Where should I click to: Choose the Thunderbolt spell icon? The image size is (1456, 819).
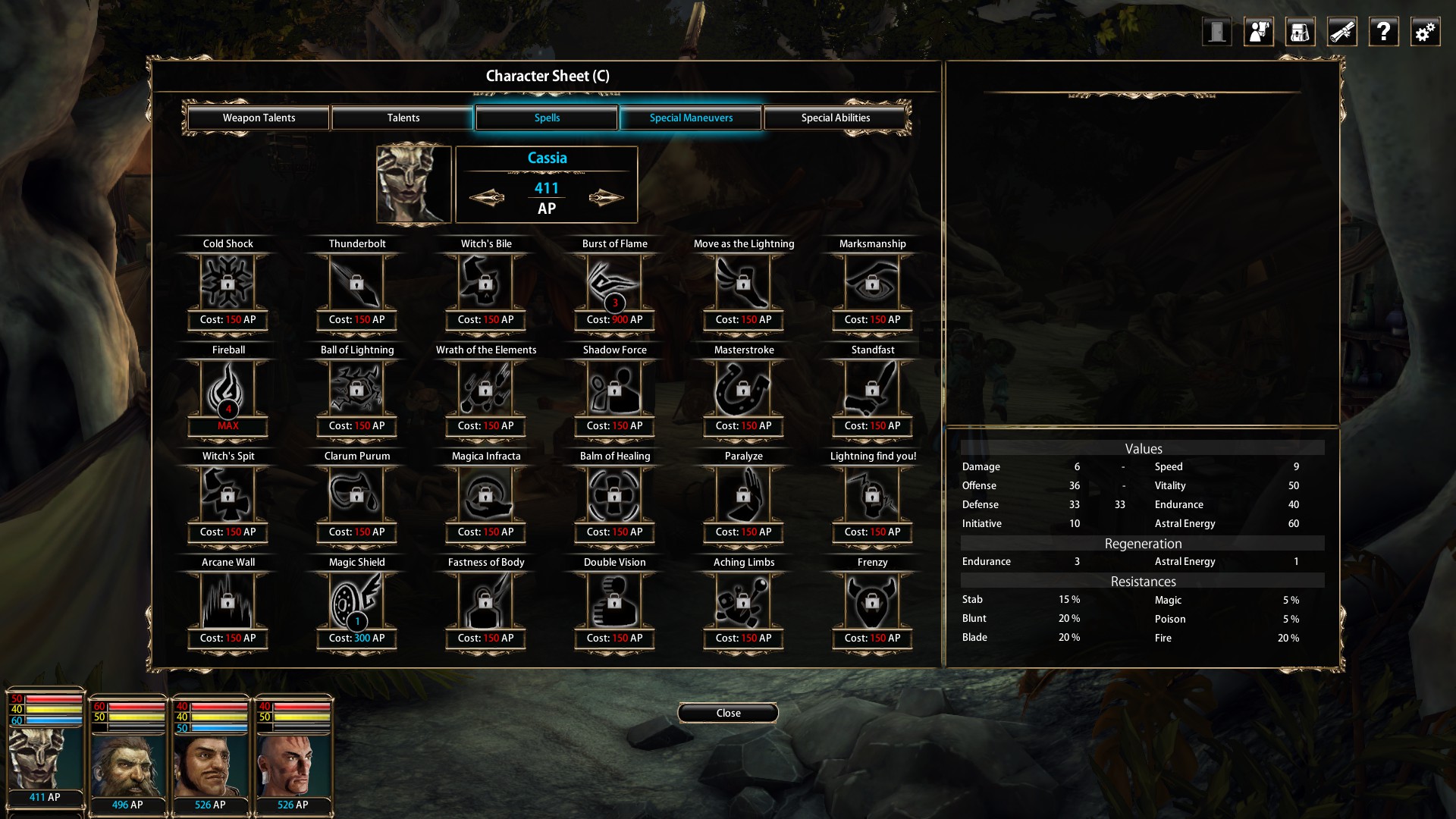356,283
